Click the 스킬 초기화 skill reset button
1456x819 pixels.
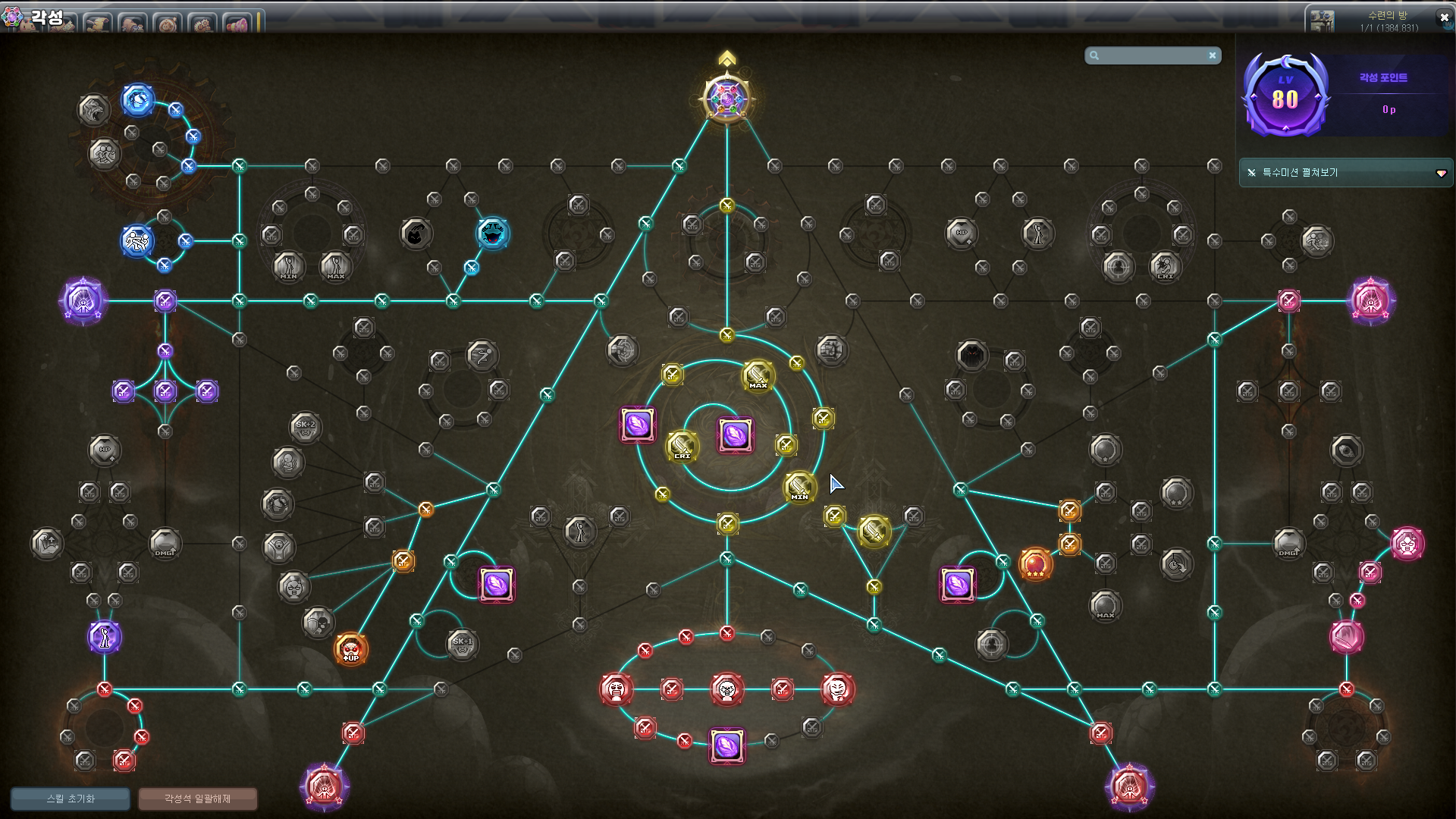(70, 799)
